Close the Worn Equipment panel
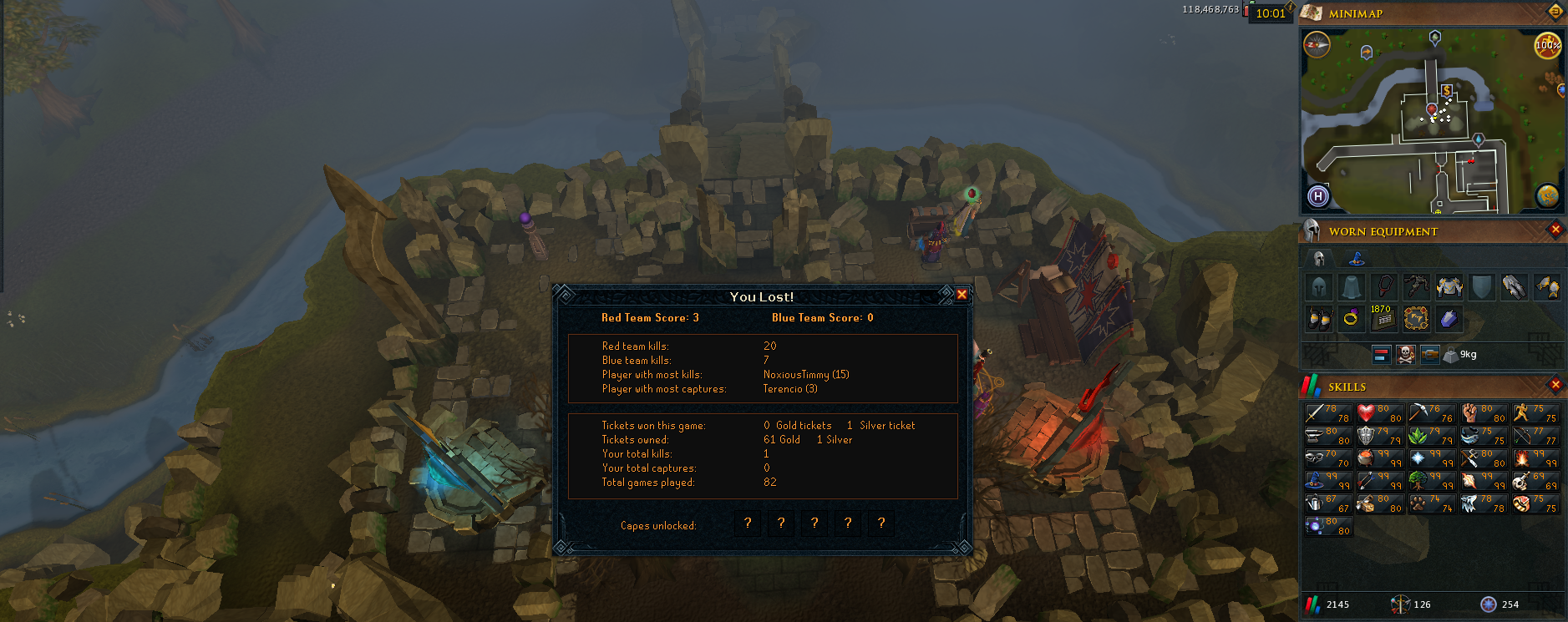 tap(1555, 230)
